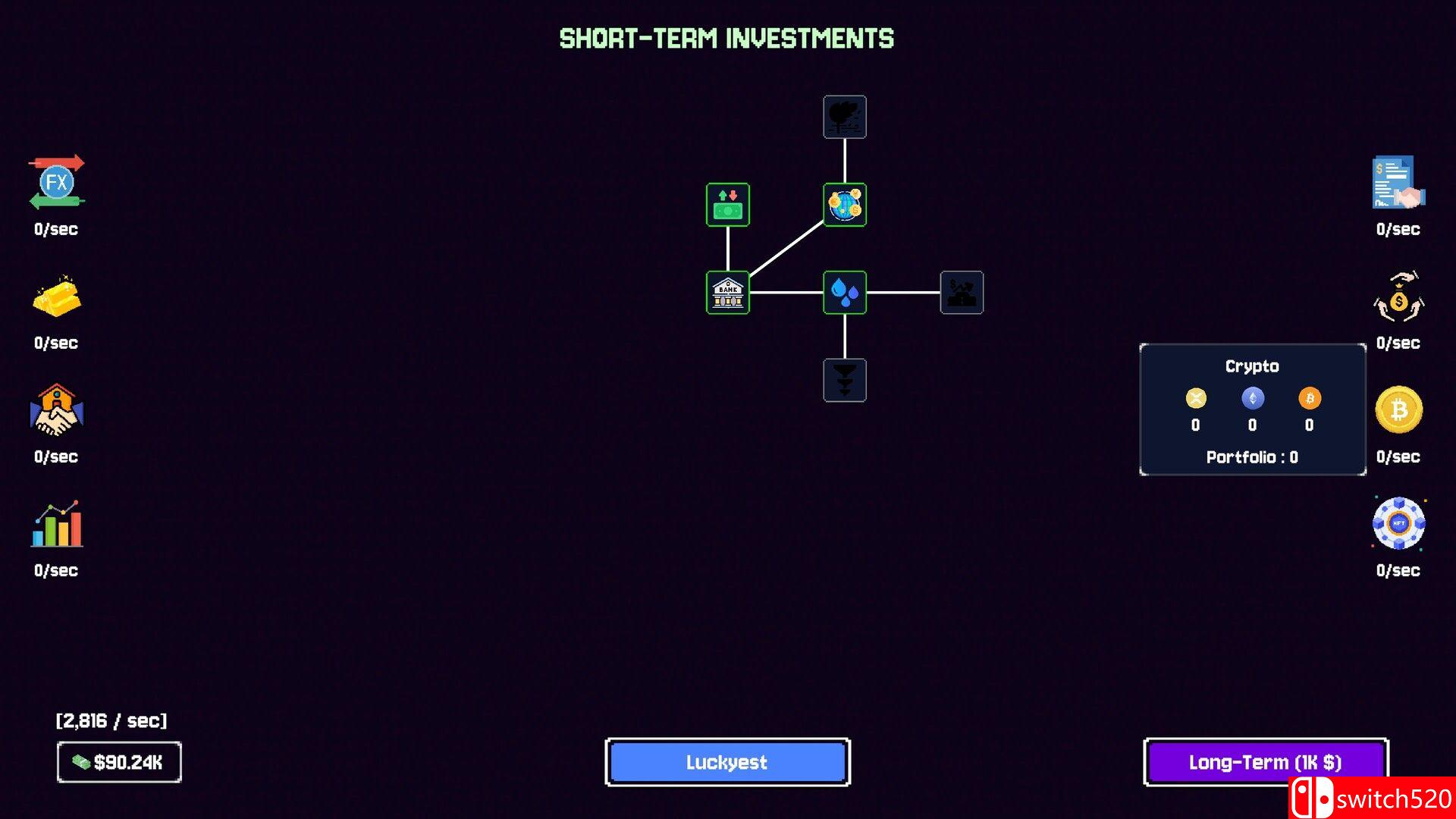
Task: Open the gold bars investment
Action: [x=57, y=297]
